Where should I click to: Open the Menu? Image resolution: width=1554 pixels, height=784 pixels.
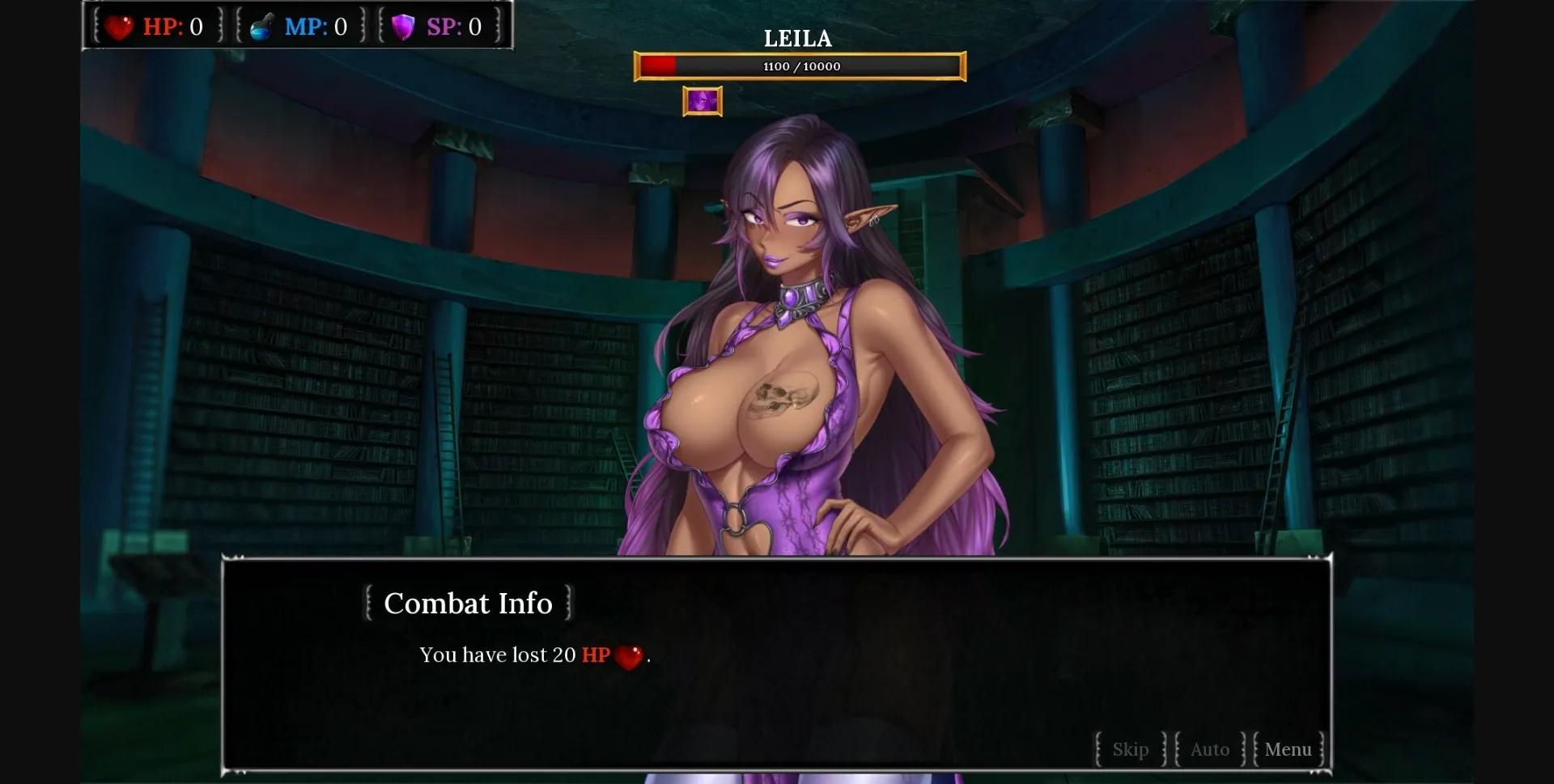(x=1289, y=749)
